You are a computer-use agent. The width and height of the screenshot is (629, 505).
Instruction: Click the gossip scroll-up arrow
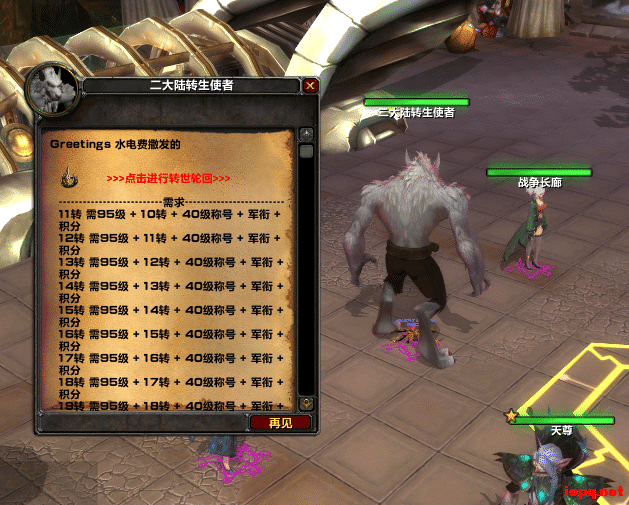tap(307, 134)
